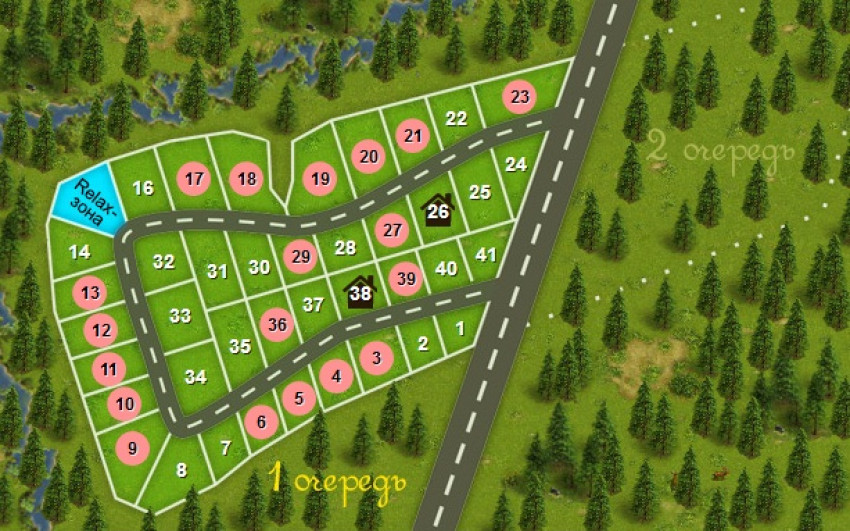Image resolution: width=850 pixels, height=531 pixels.
Task: Pick plot 16 next to the Relax zone
Action: pos(143,188)
